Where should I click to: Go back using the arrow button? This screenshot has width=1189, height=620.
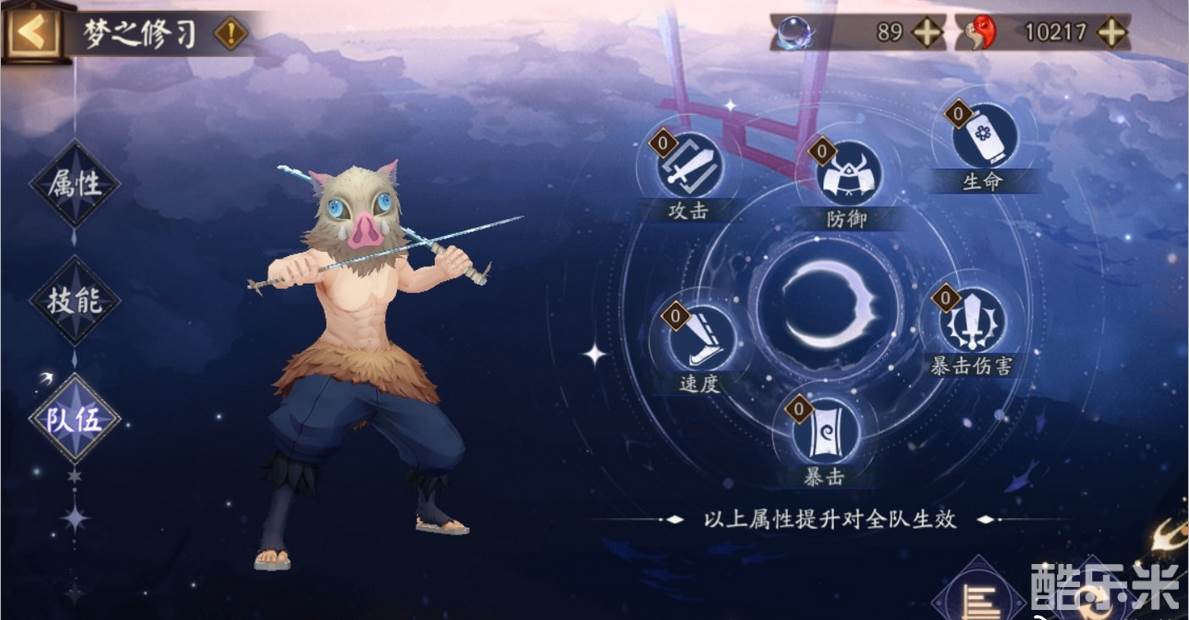tap(30, 33)
